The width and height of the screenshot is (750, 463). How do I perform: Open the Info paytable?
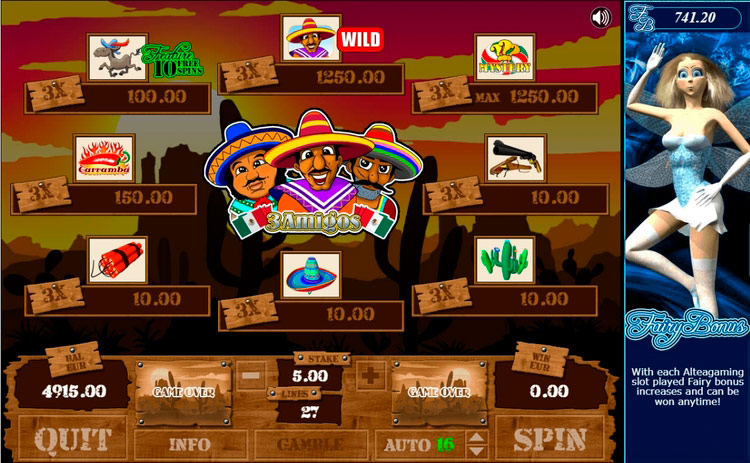190,443
